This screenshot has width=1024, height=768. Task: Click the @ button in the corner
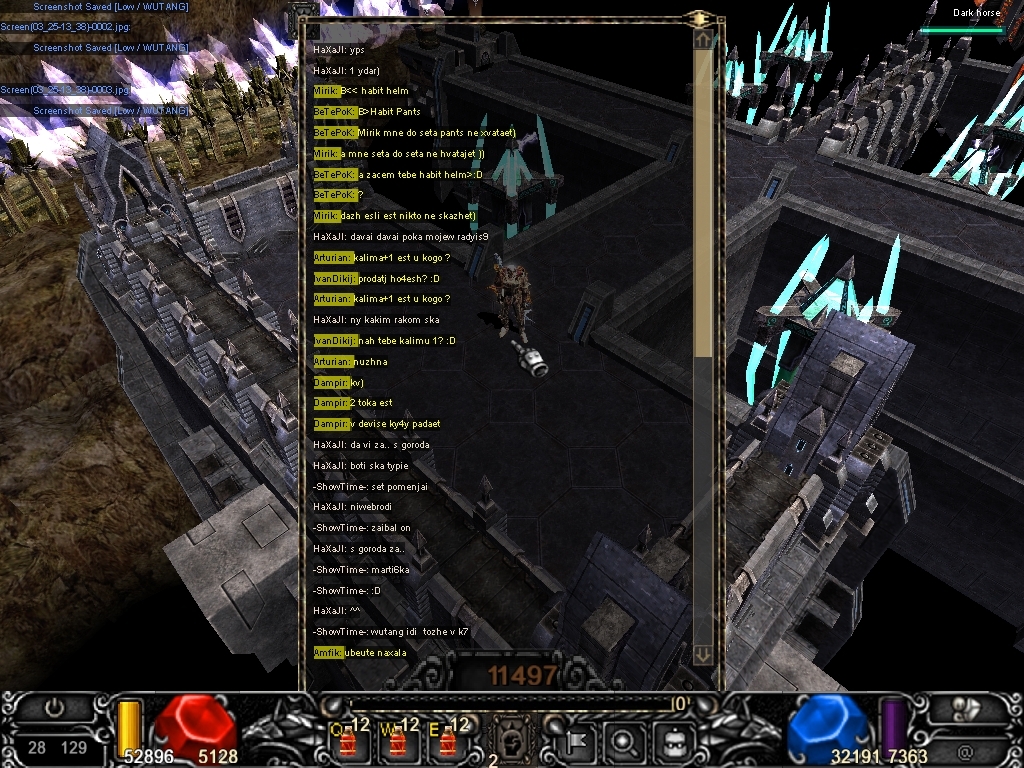click(x=965, y=750)
